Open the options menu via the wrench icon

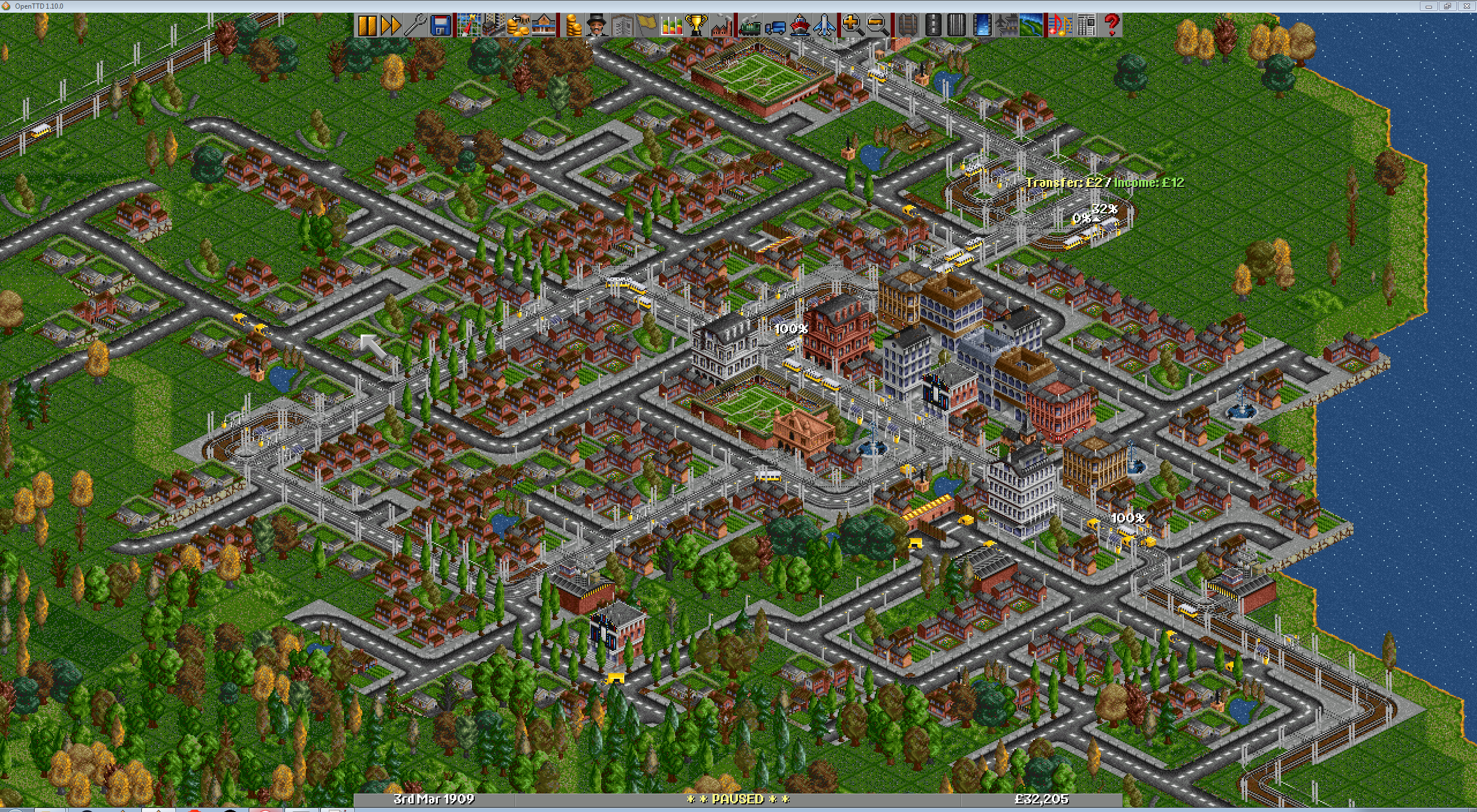point(415,23)
